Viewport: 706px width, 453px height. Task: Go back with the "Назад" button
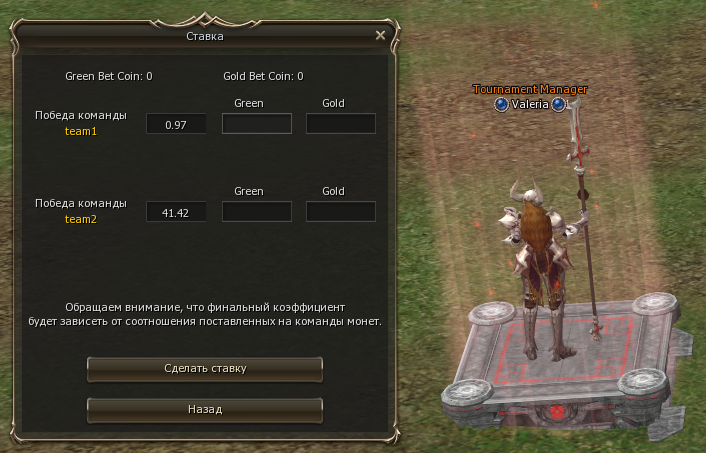(x=205, y=410)
